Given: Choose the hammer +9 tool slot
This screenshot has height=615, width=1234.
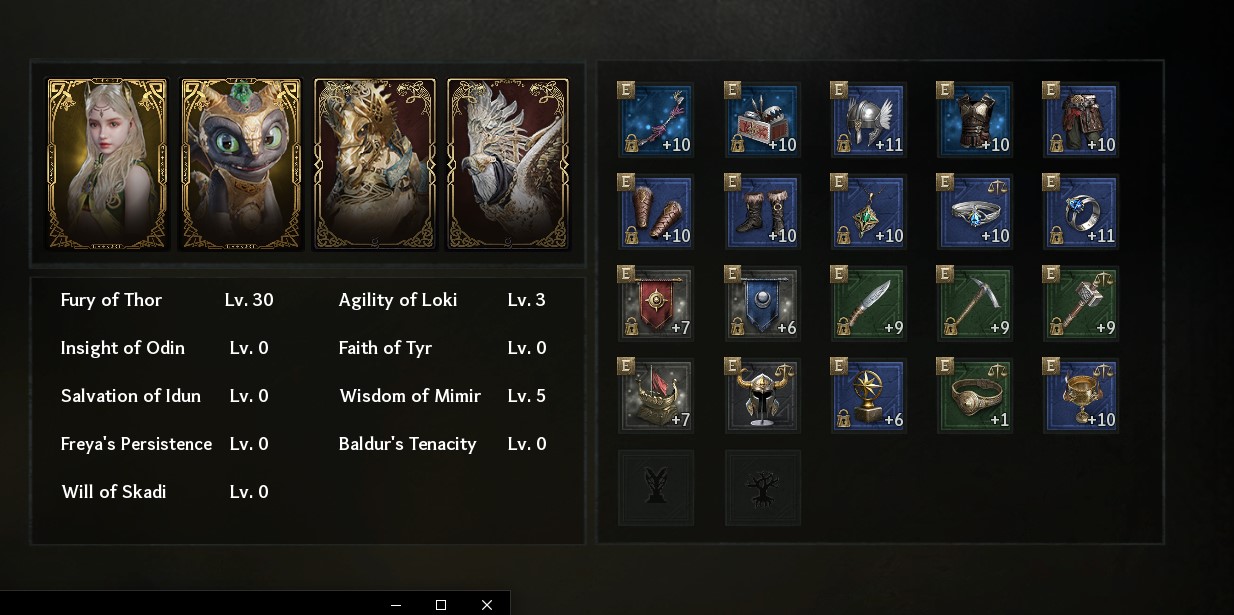Looking at the screenshot, I should (1080, 304).
